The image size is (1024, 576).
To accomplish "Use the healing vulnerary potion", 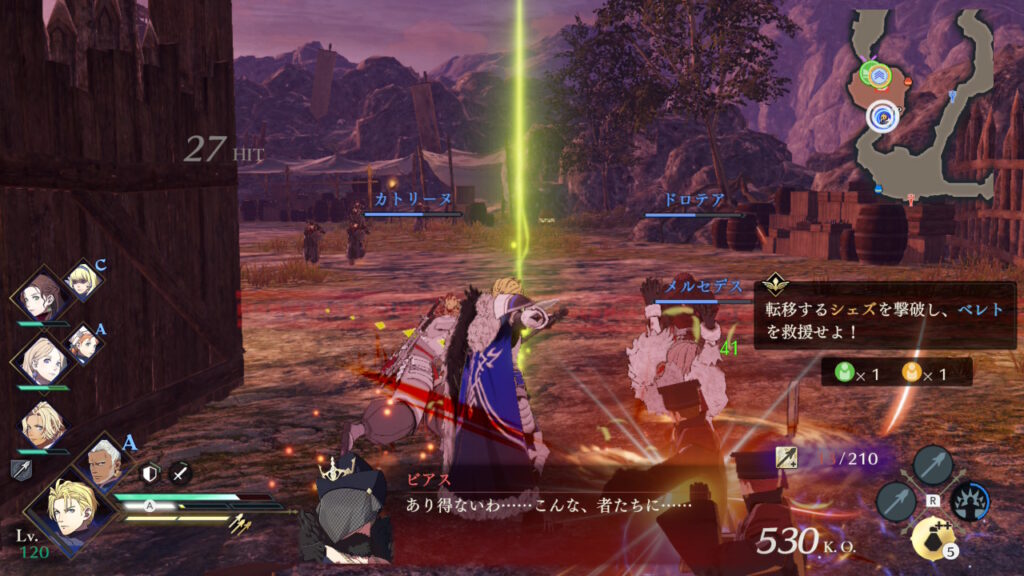I will click(x=931, y=539).
